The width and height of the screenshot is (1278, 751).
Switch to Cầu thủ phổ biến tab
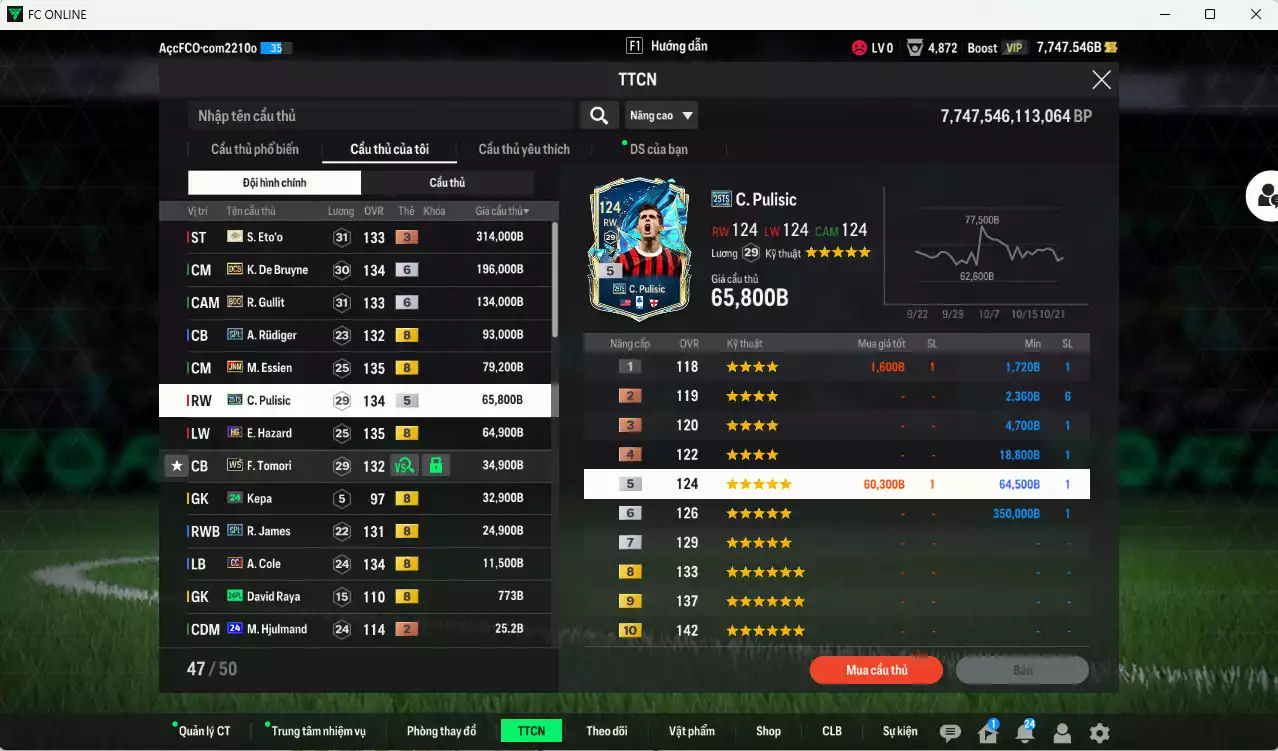pos(254,149)
